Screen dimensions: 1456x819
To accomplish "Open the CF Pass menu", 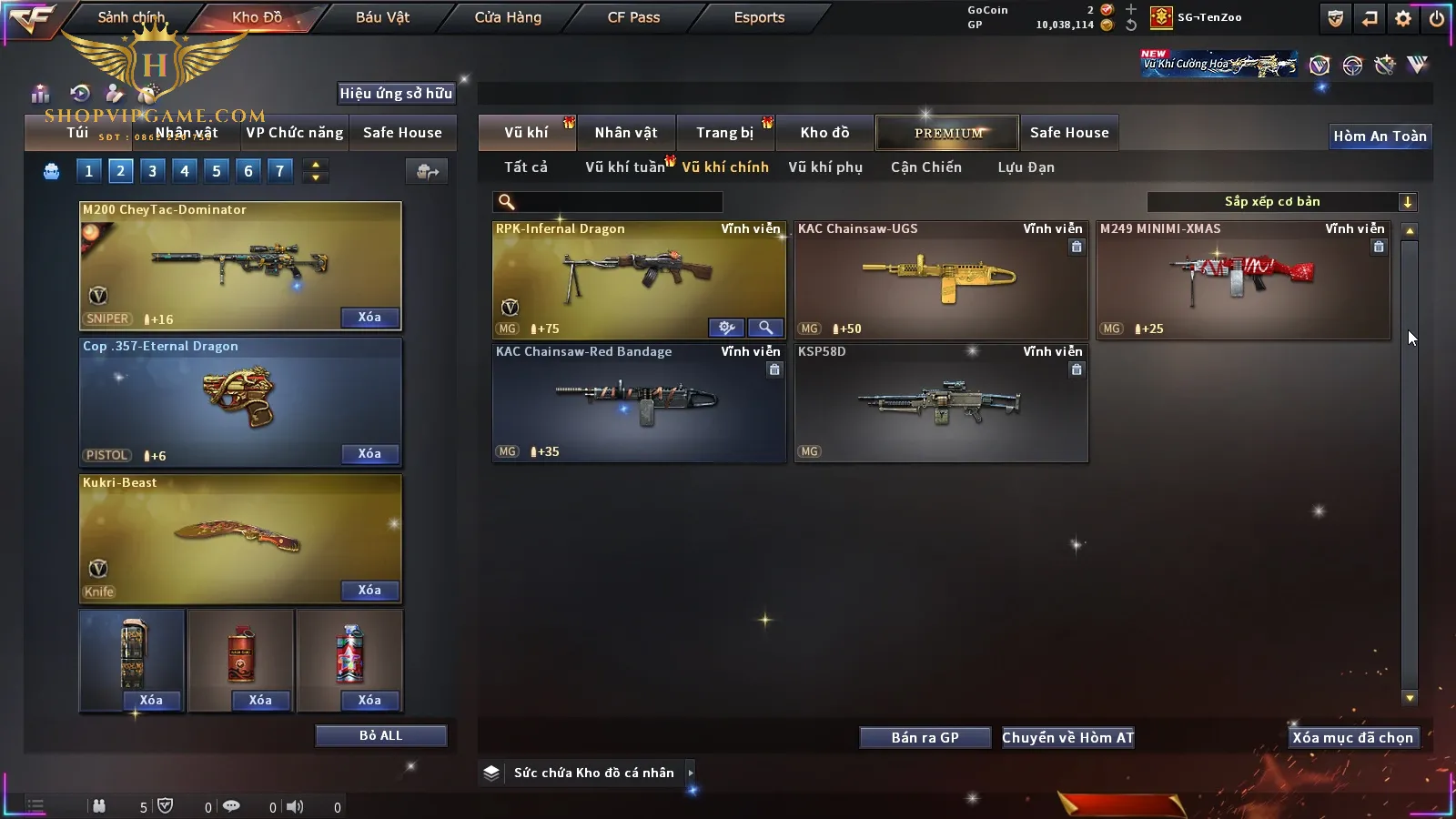I will (x=633, y=17).
